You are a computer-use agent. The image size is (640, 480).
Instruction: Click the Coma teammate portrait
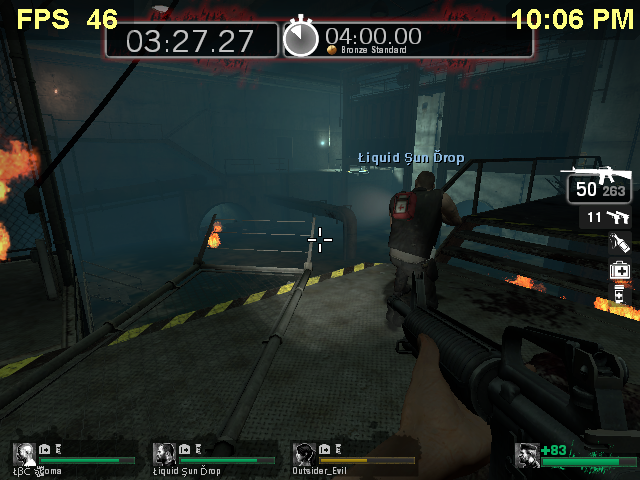(x=24, y=454)
